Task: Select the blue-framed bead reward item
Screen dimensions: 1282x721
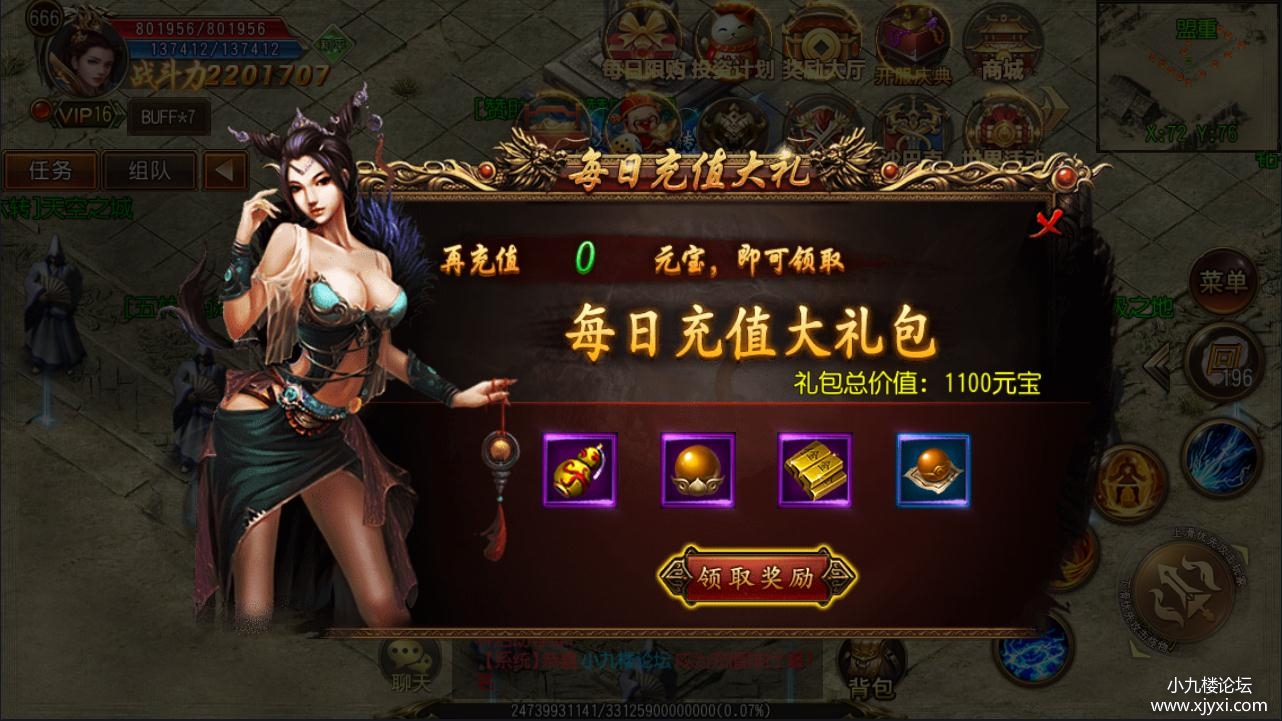Action: click(931, 471)
